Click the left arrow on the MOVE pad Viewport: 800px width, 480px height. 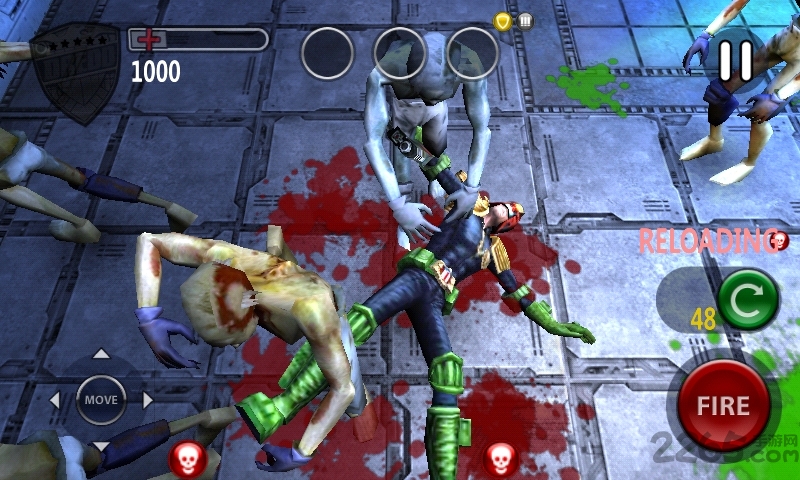[x=55, y=400]
